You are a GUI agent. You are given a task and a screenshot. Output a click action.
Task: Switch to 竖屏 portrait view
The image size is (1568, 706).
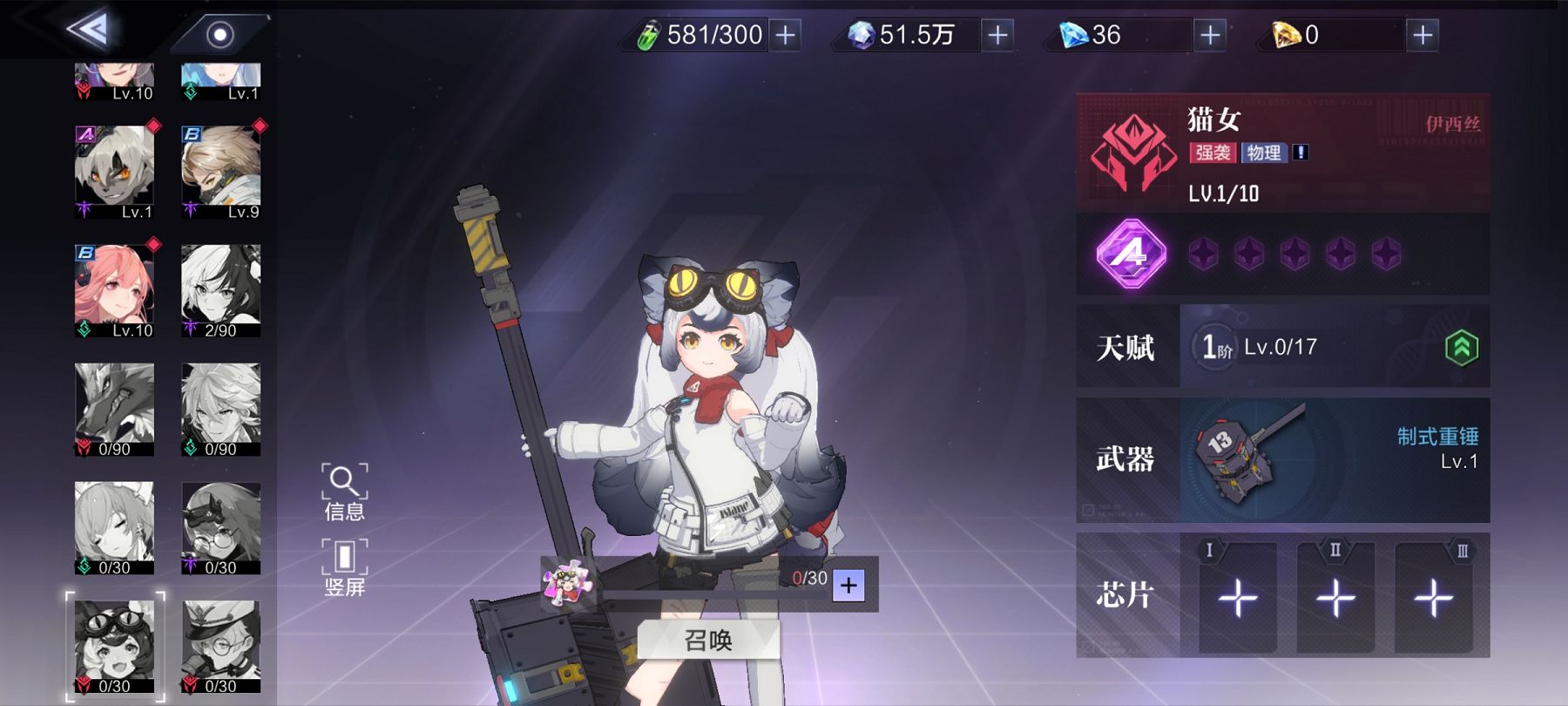click(344, 567)
